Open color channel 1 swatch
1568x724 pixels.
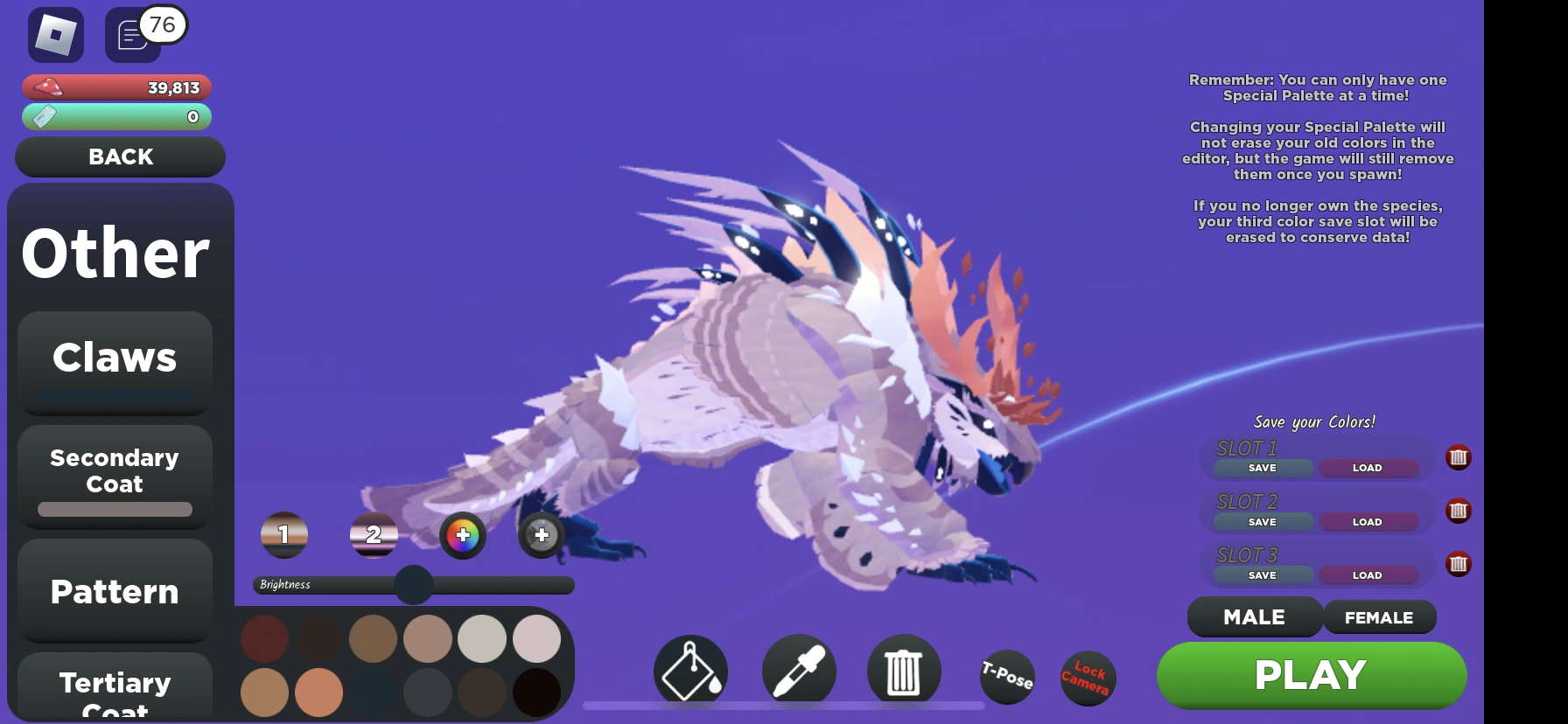click(x=283, y=534)
